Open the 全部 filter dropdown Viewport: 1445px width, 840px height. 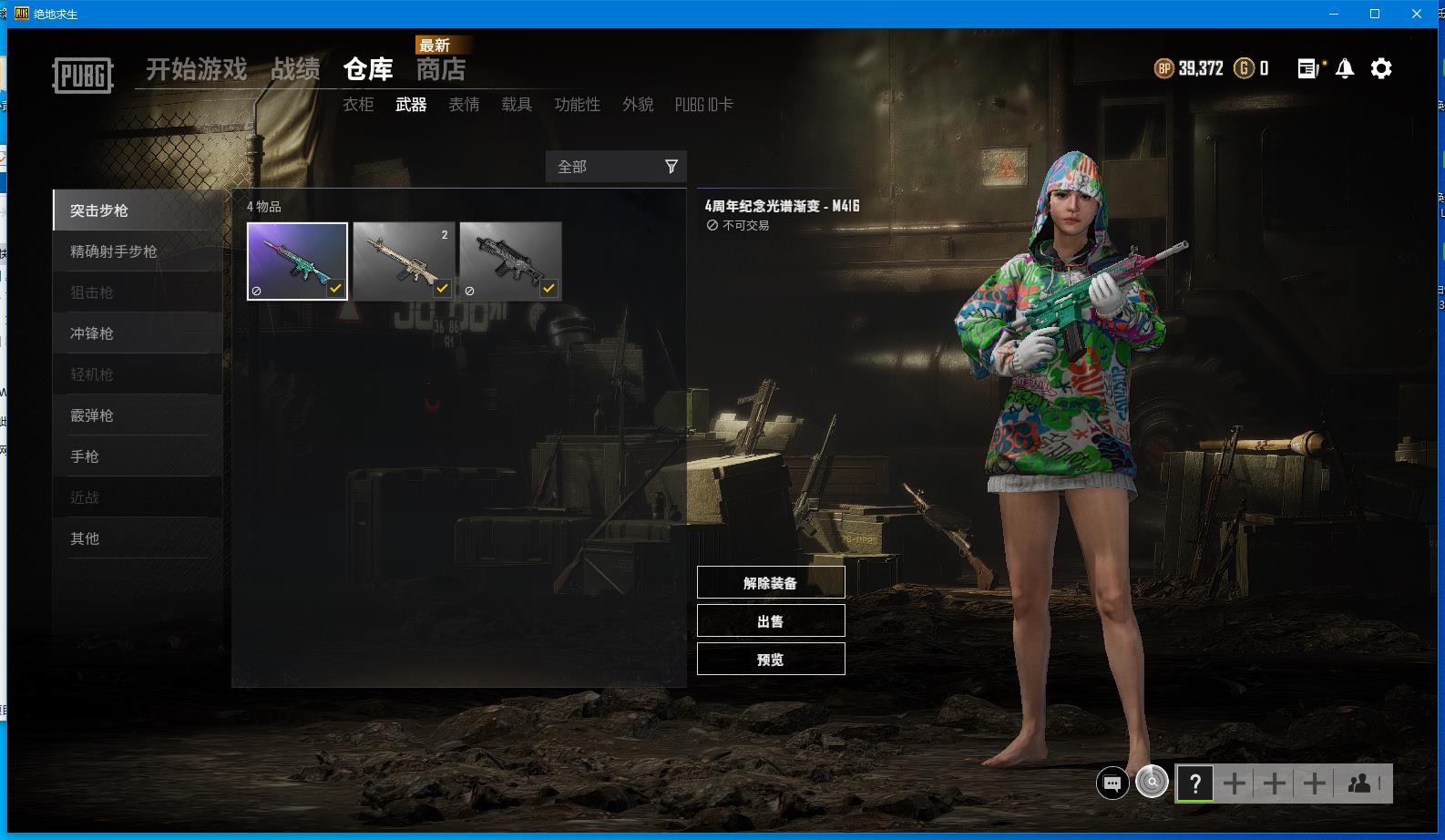[616, 167]
